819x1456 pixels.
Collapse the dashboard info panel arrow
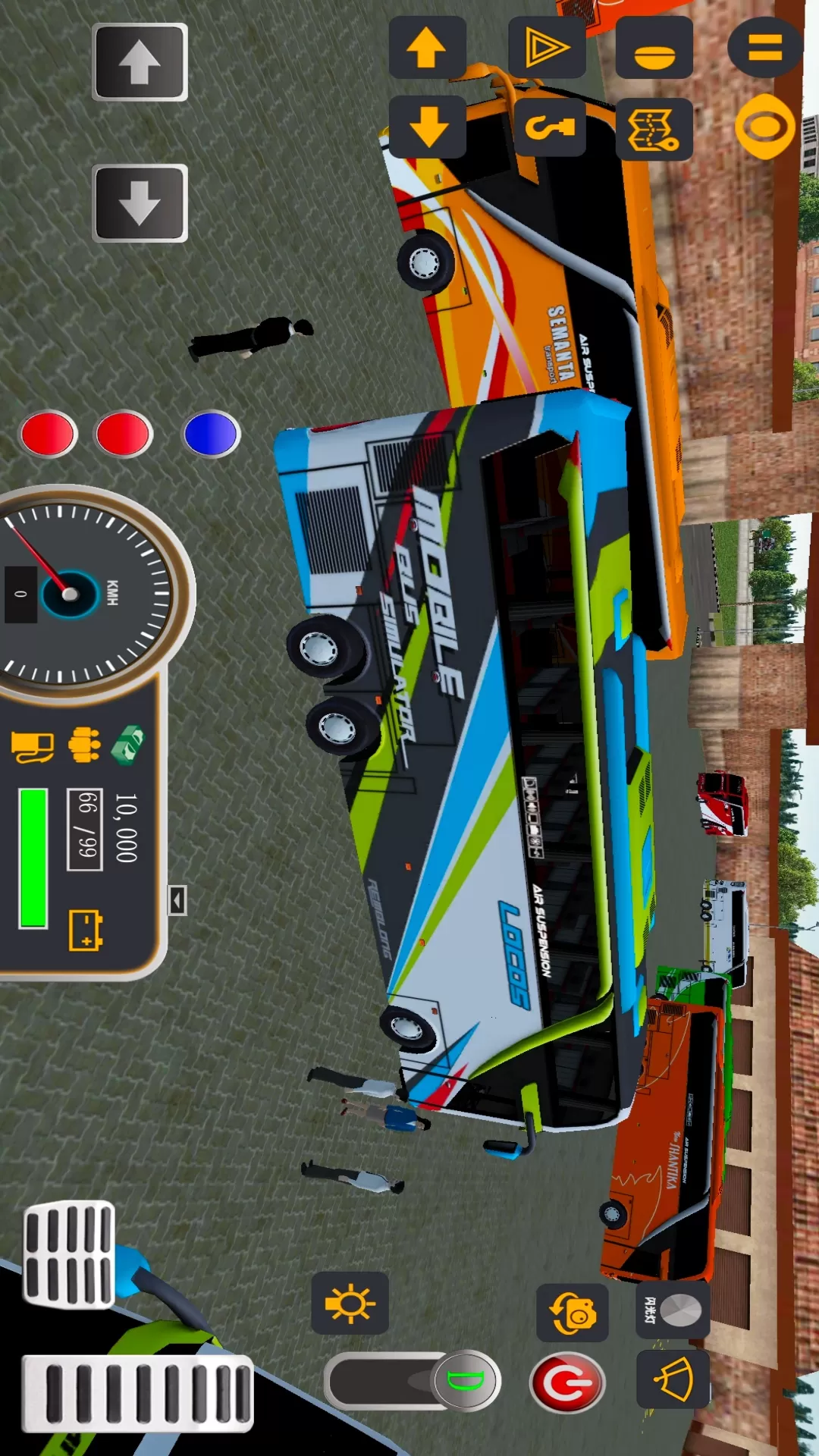tap(177, 900)
